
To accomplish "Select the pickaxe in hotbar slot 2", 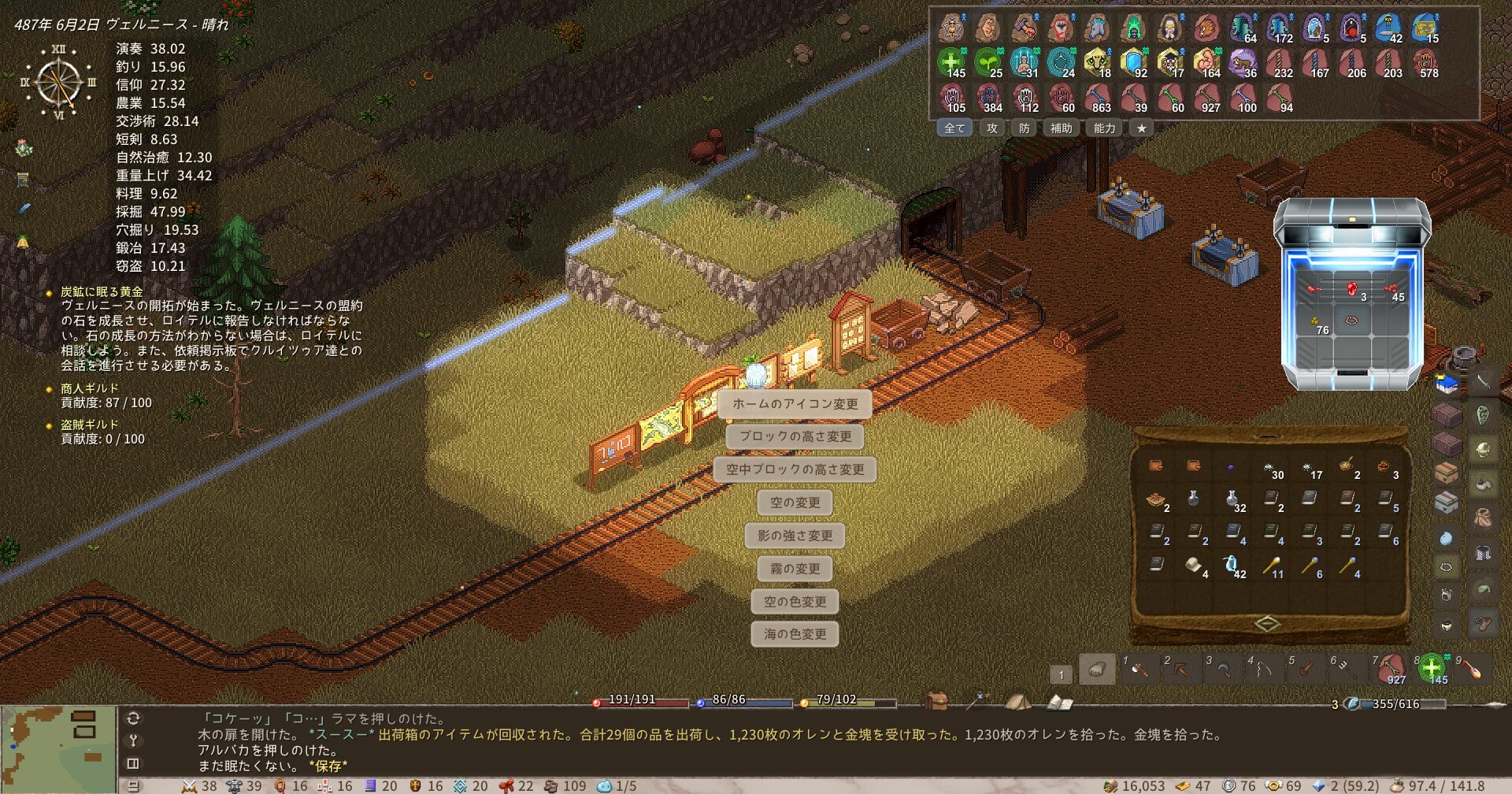I will coord(1180,670).
